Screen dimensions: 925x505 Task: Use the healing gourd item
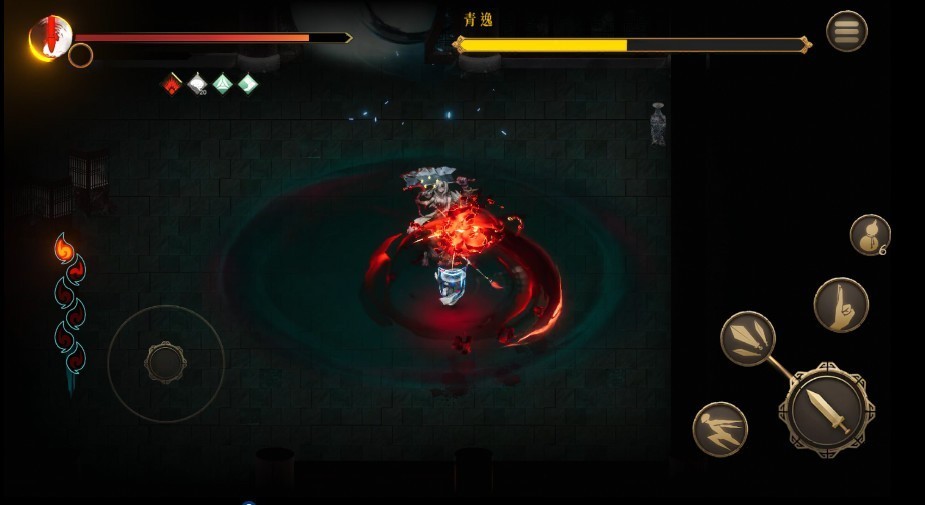869,235
